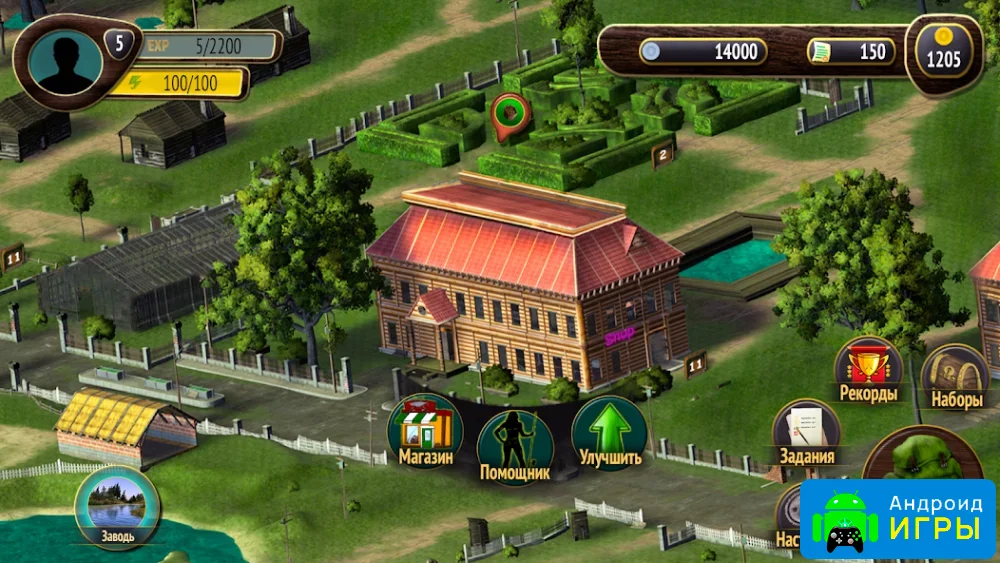Tap the Улучшить green arrow upgrade

(609, 432)
